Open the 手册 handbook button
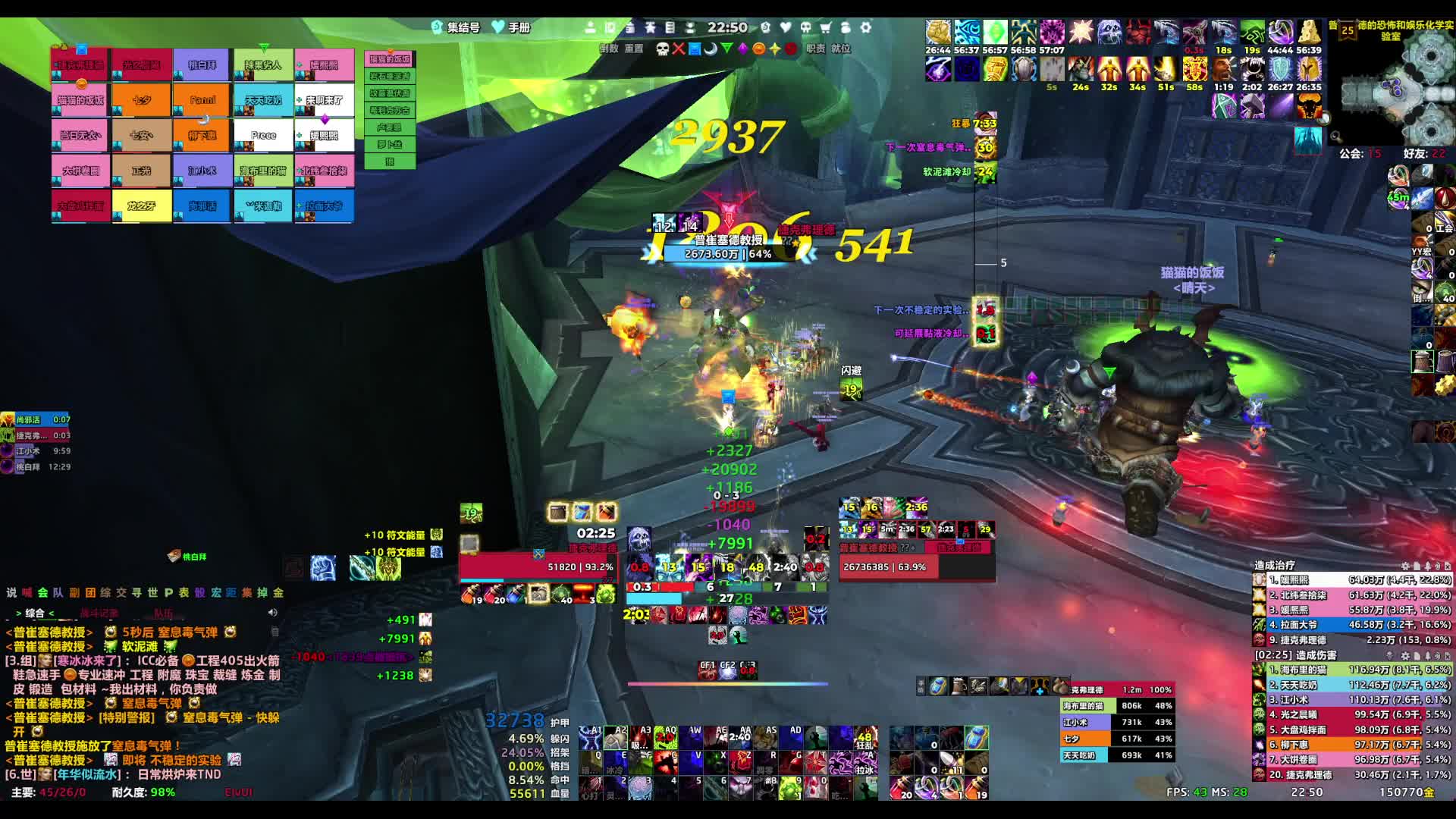 513,28
